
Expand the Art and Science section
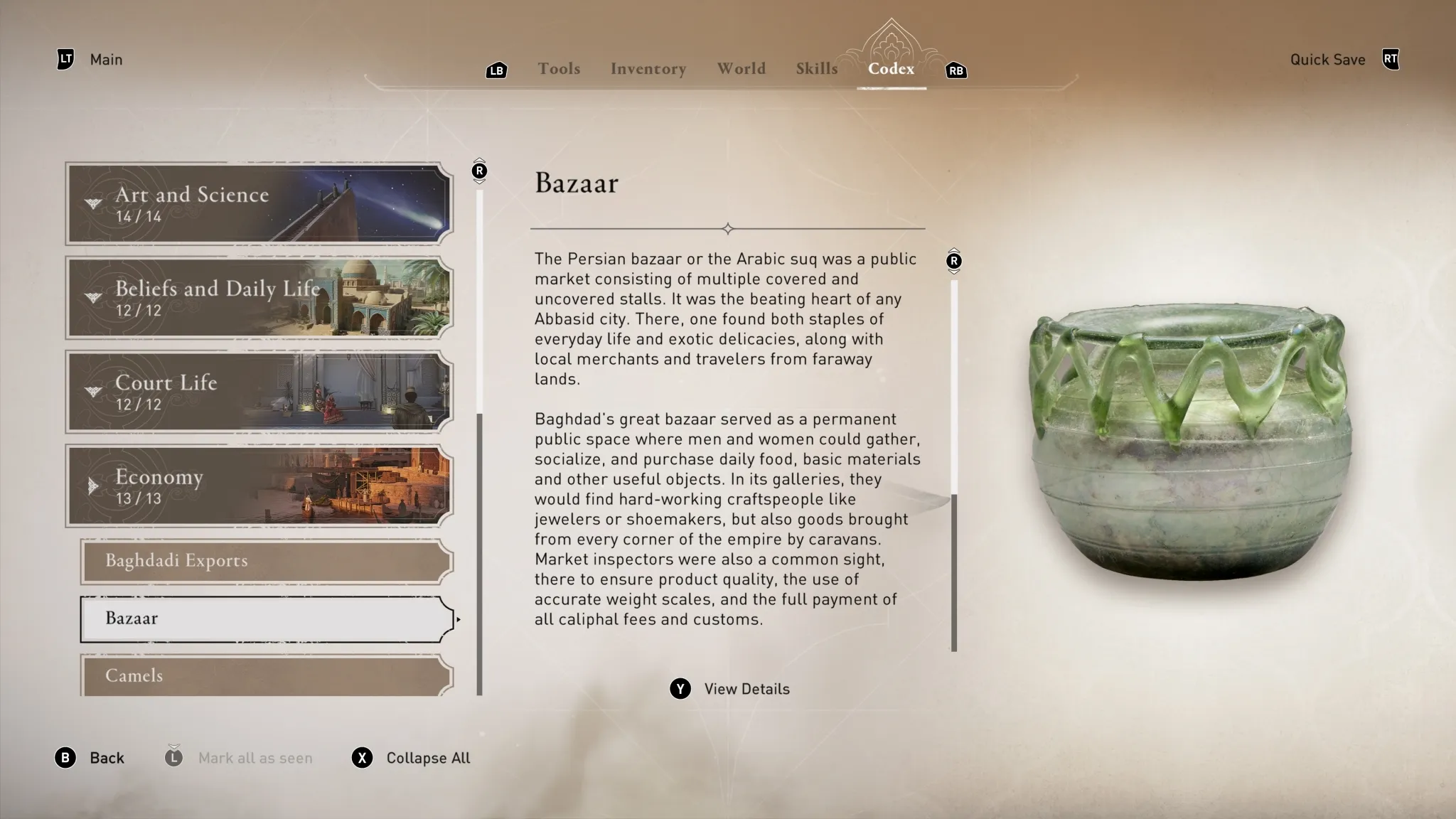(x=259, y=204)
